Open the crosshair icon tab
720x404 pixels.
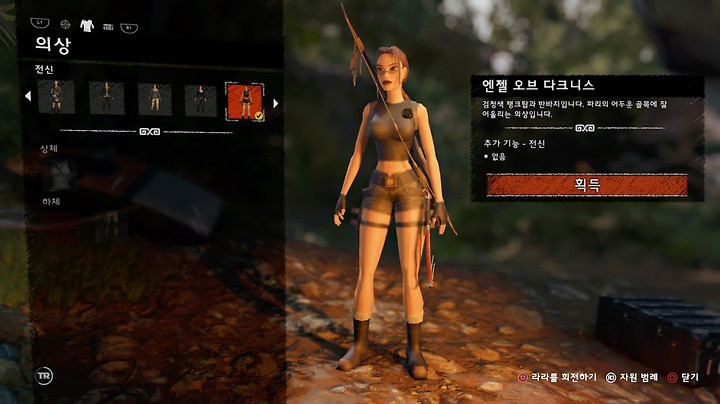66,24
